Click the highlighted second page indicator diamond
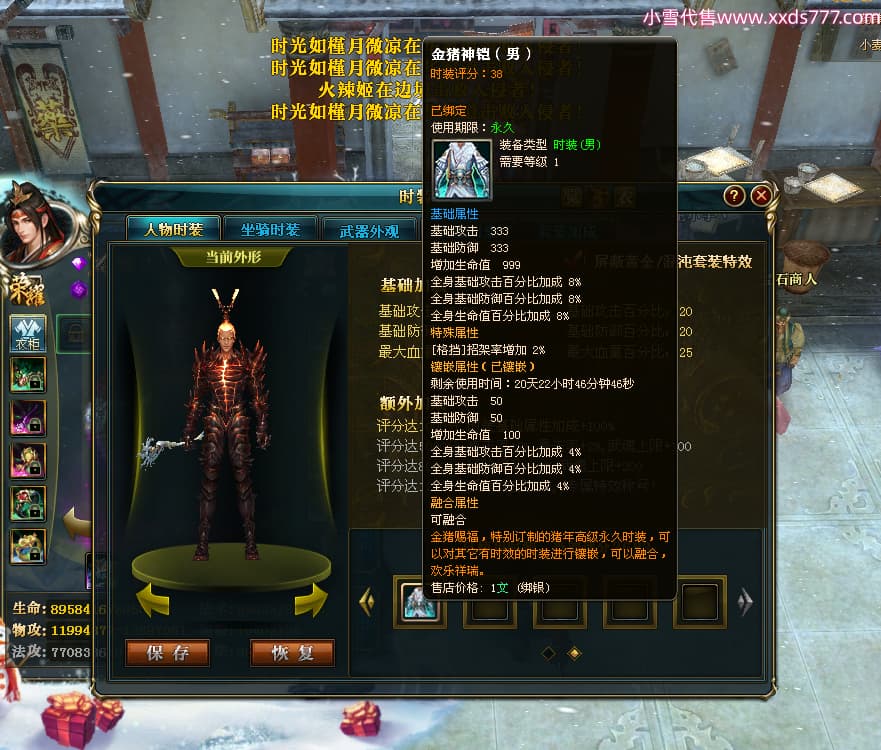The image size is (881, 750). pyautogui.click(x=574, y=653)
